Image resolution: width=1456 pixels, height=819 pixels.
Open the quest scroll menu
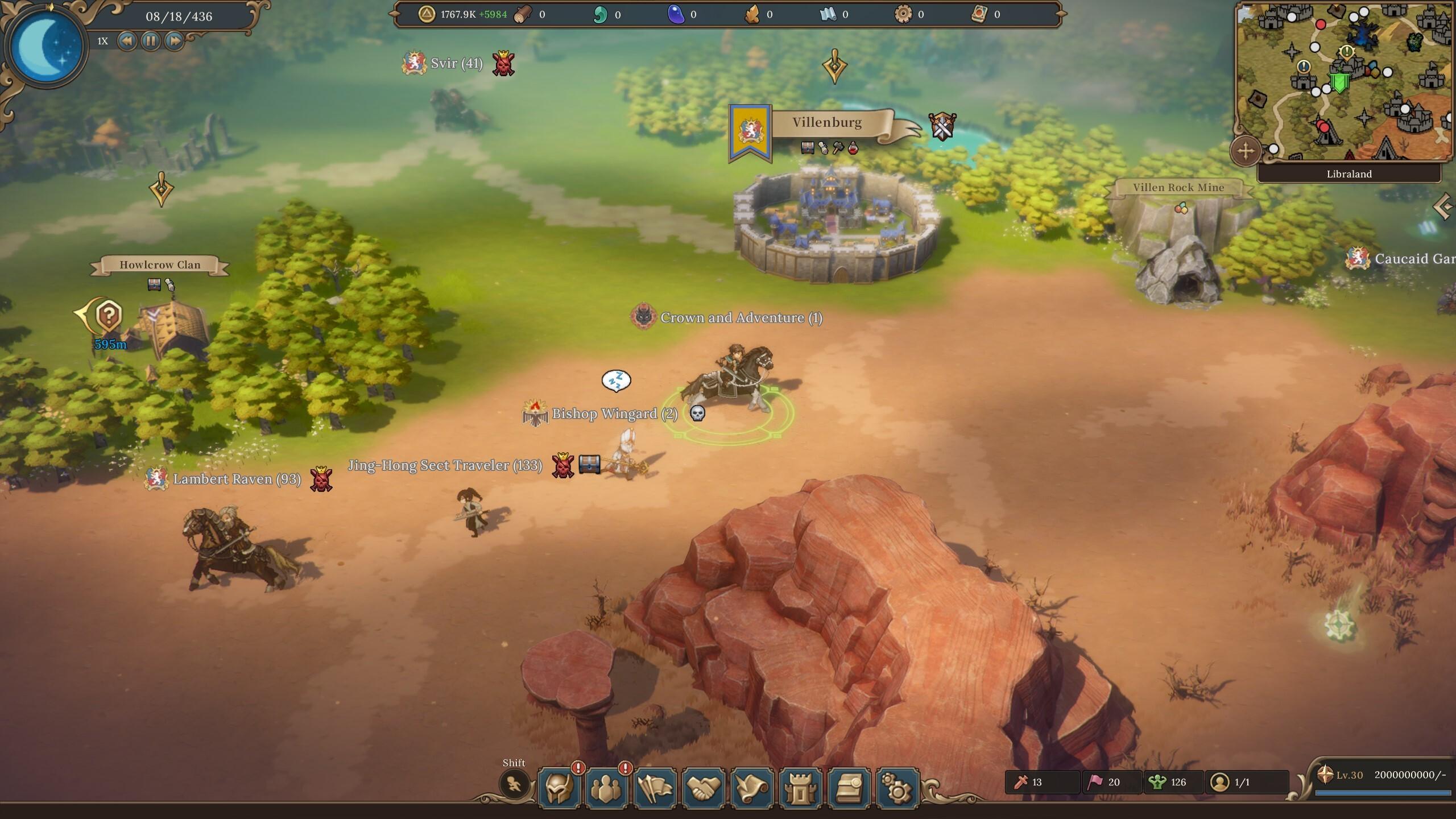[x=752, y=788]
